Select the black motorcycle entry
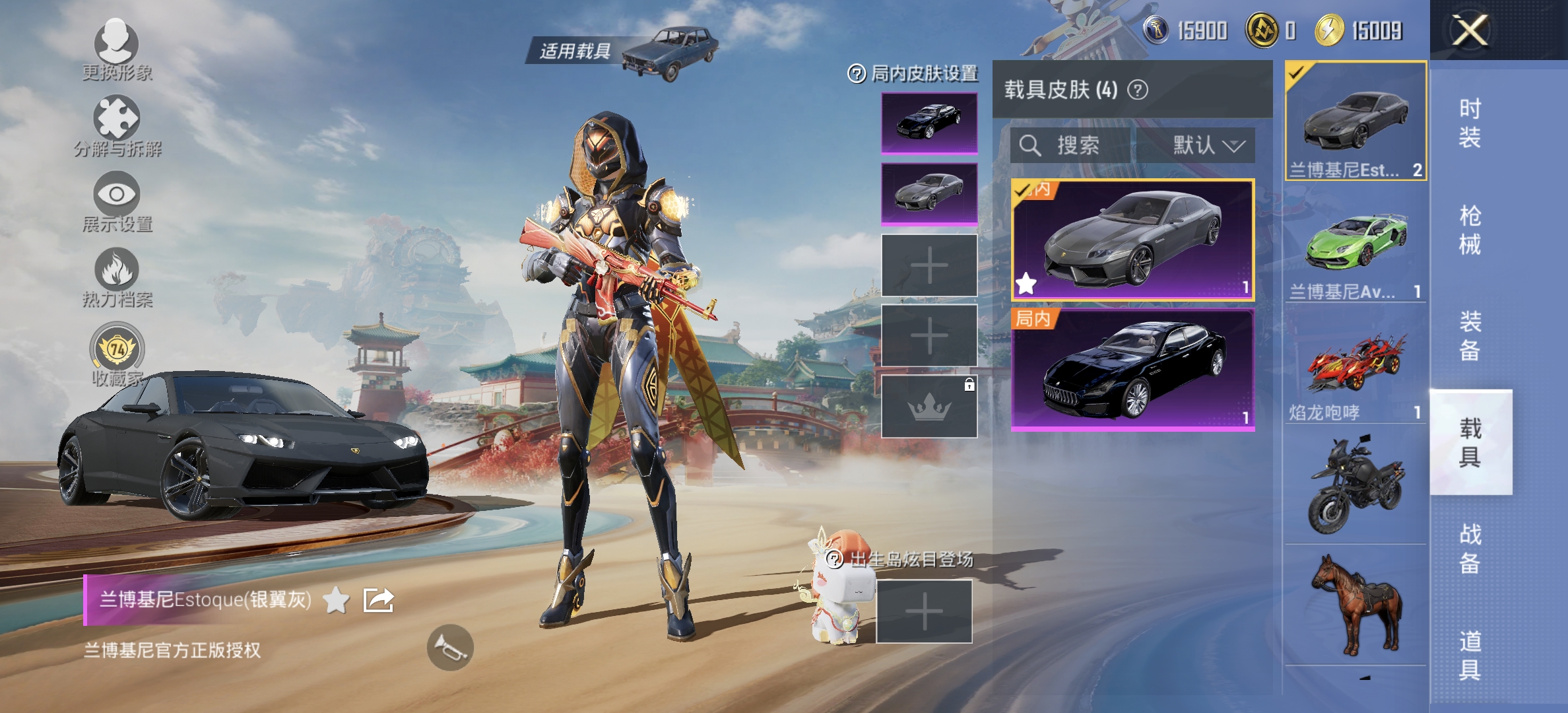Viewport: 1568px width, 713px height. (1356, 485)
